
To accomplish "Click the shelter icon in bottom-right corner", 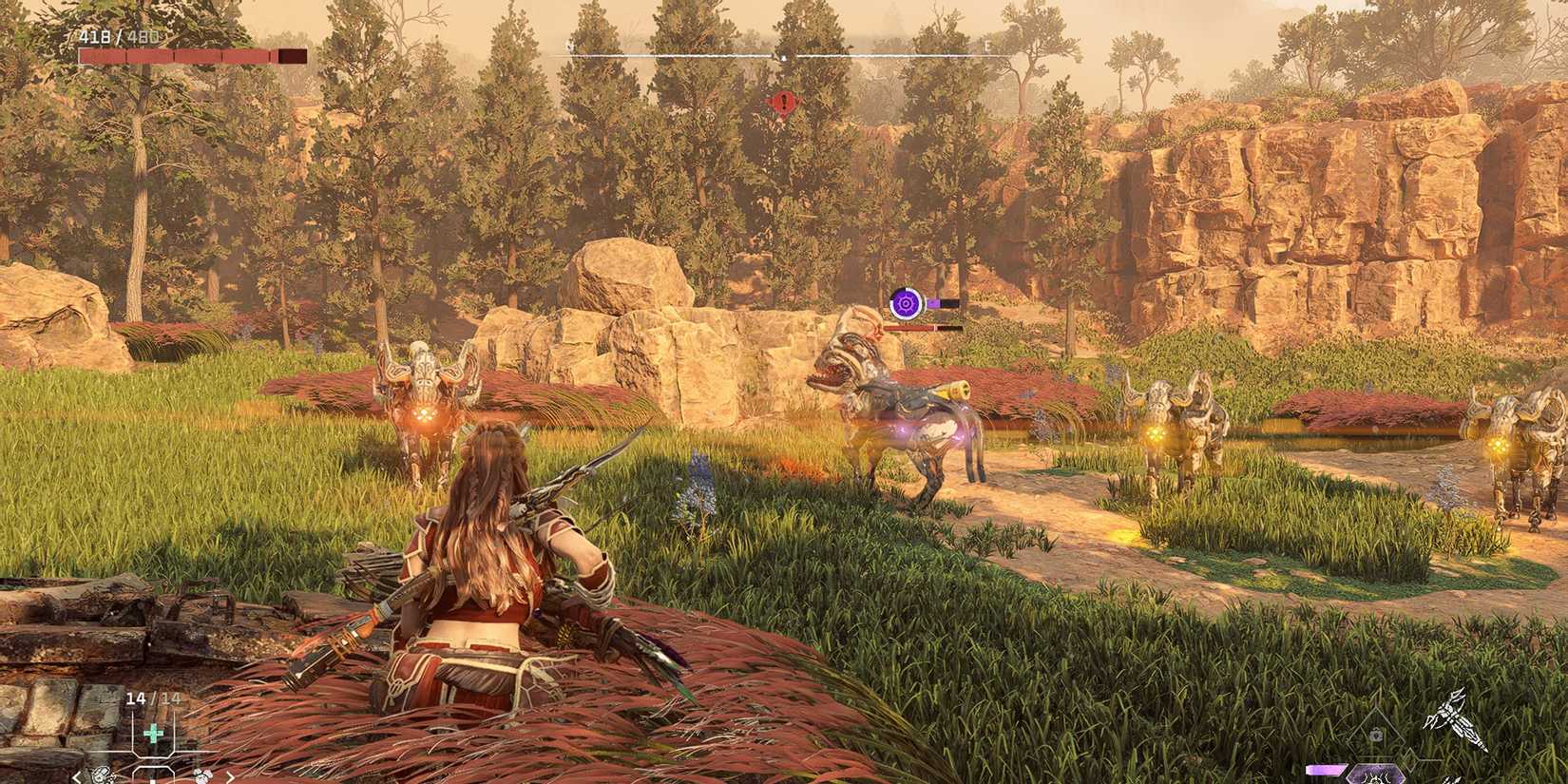I will (x=1376, y=734).
